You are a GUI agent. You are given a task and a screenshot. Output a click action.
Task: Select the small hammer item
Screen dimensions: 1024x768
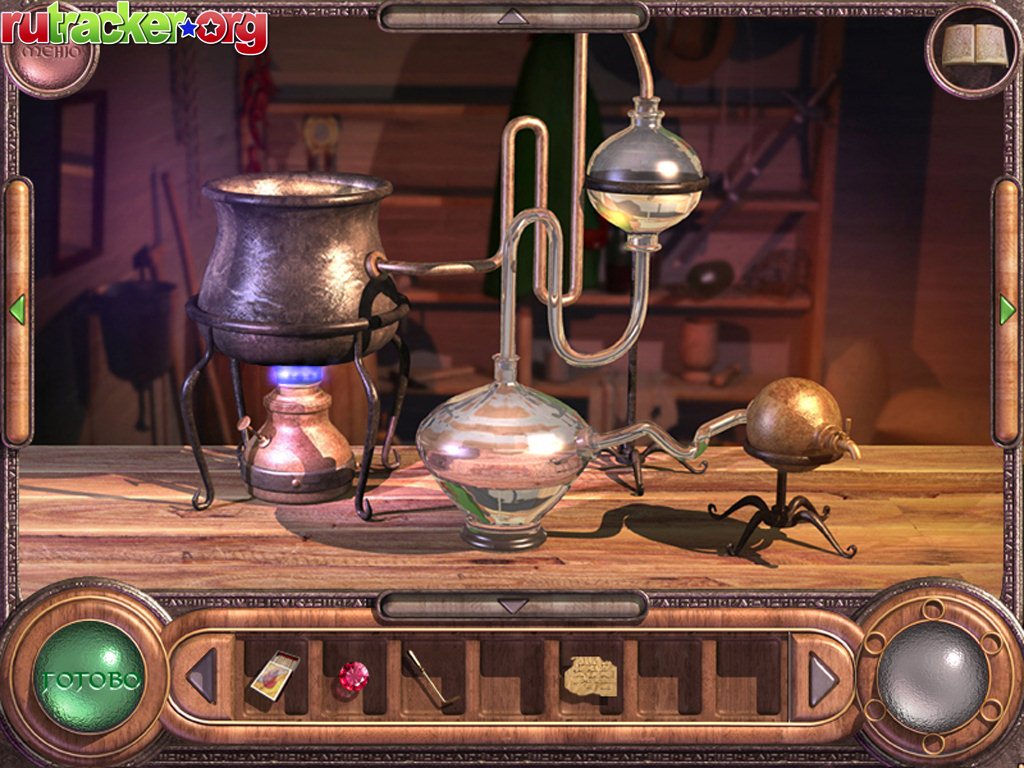pos(427,677)
